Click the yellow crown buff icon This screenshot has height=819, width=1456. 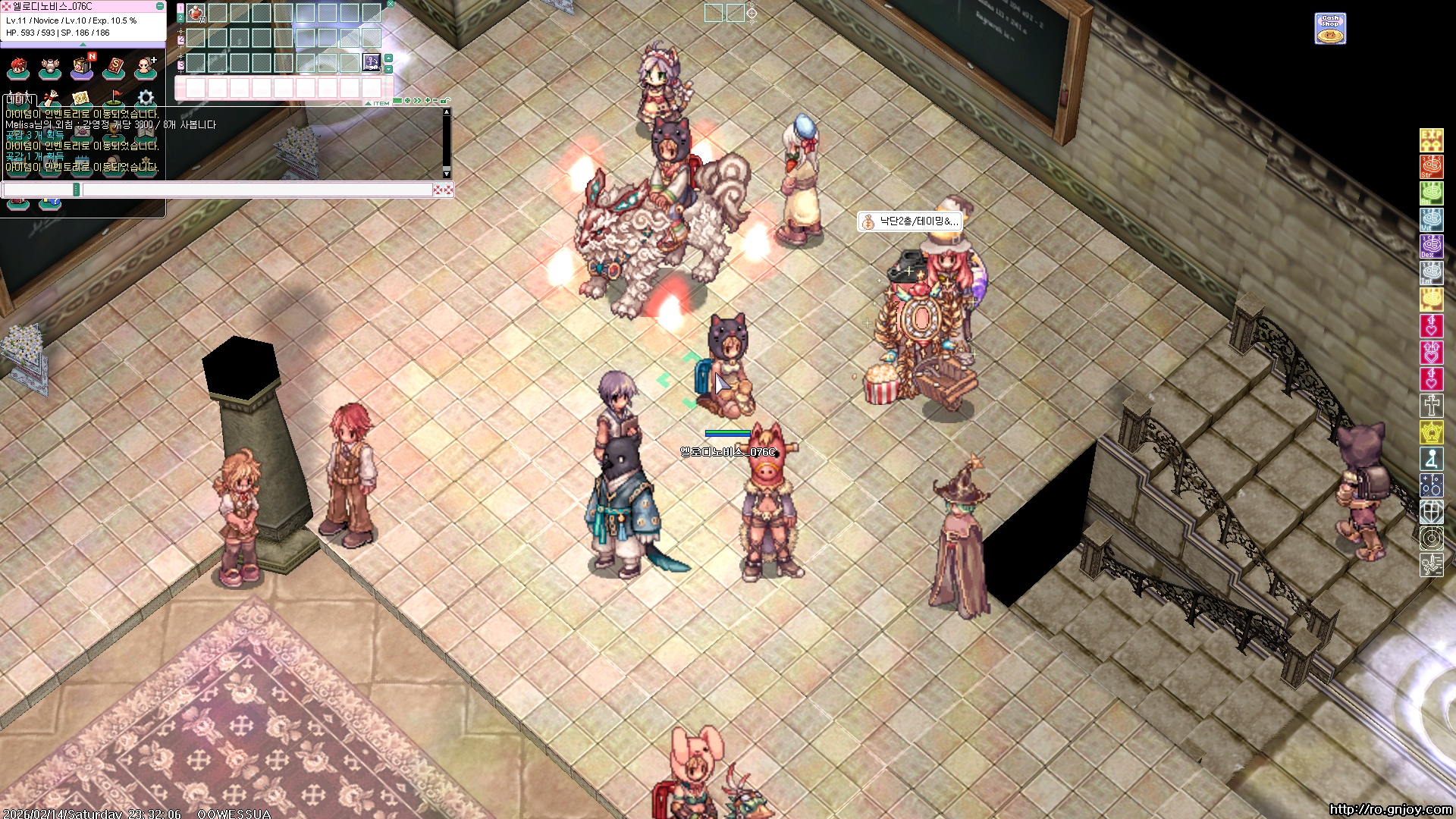[1431, 432]
